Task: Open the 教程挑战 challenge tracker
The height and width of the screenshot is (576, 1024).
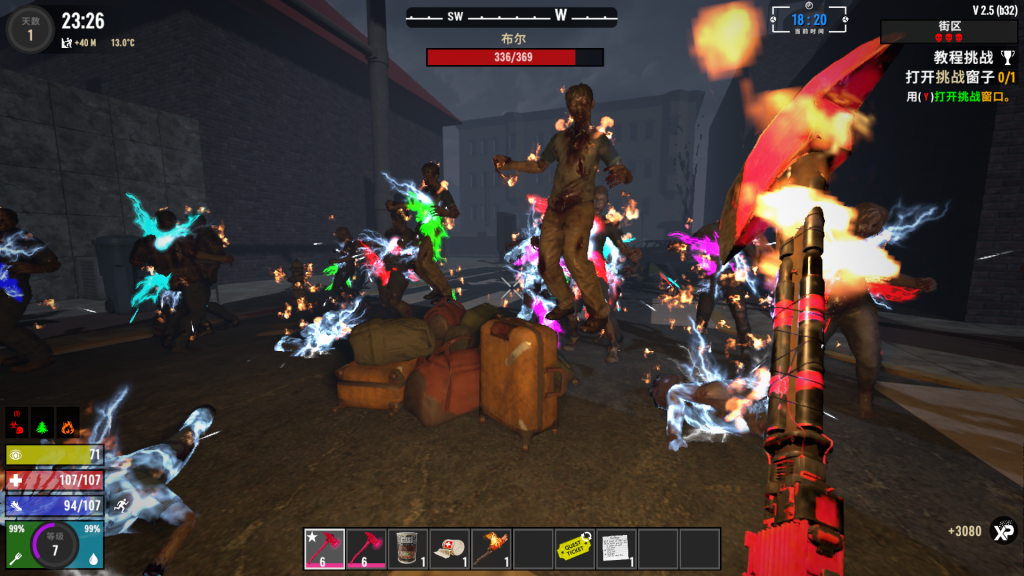Action: pyautogui.click(x=962, y=59)
